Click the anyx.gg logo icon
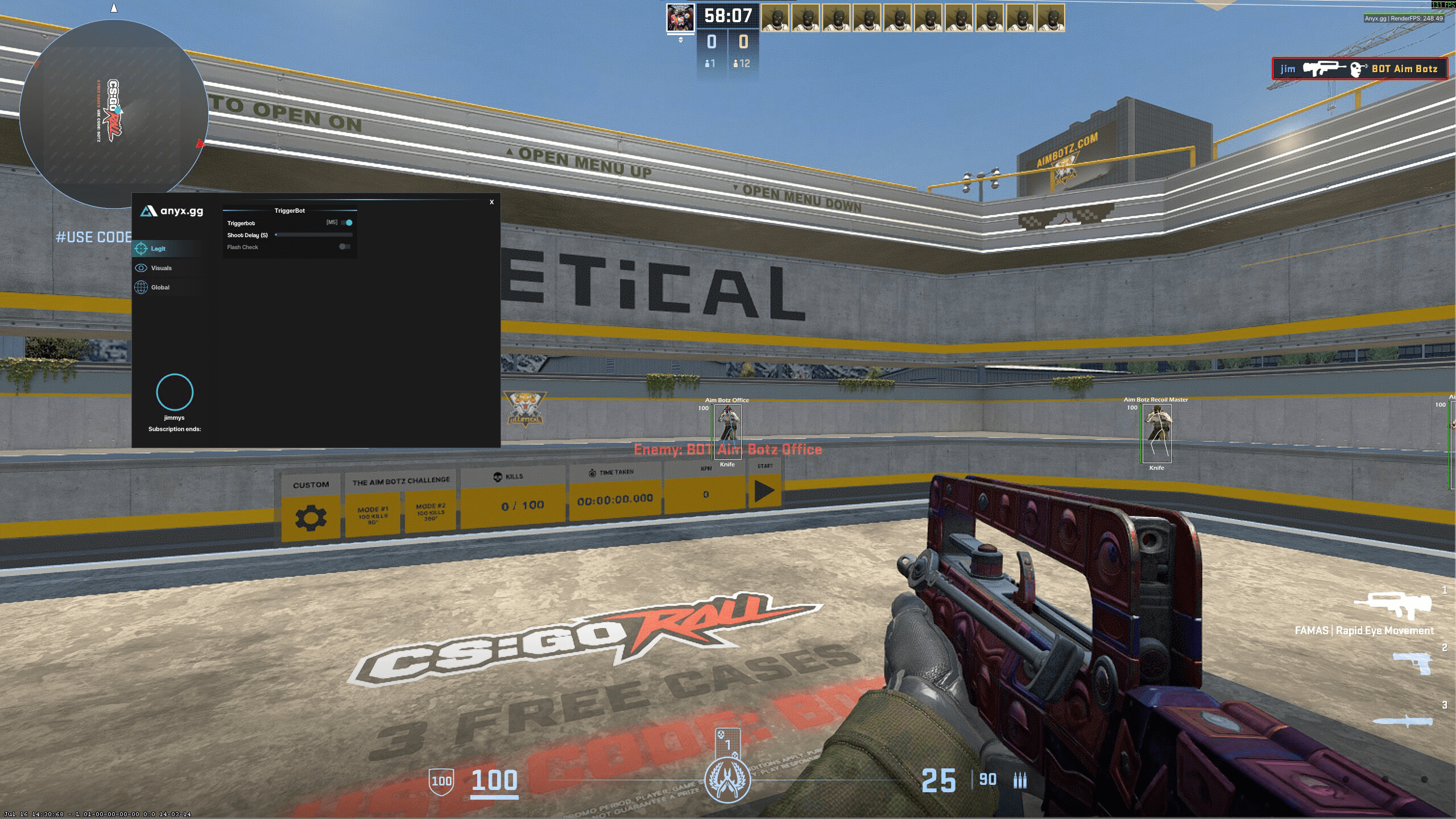 click(148, 211)
